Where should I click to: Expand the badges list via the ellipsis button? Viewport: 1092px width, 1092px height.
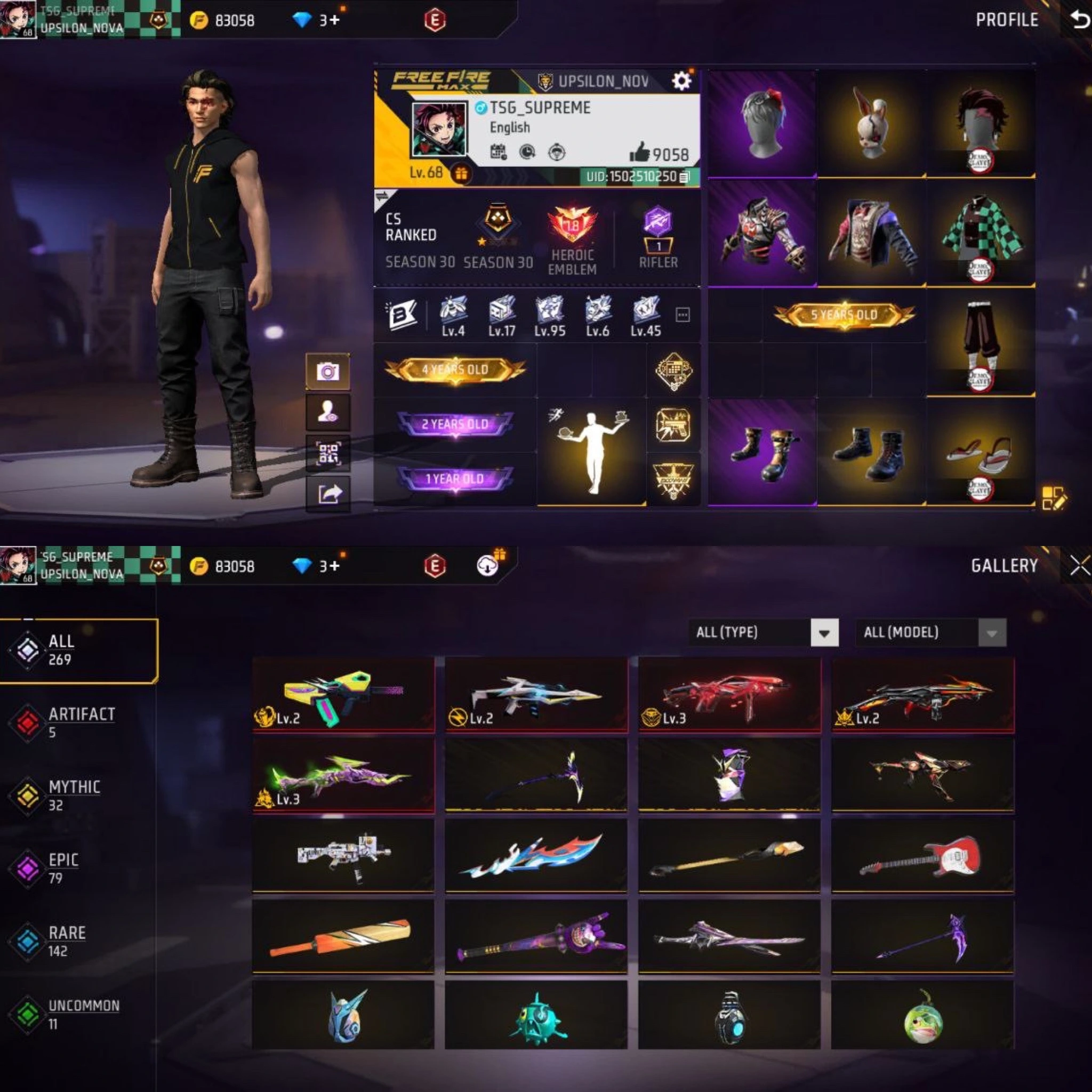[684, 315]
